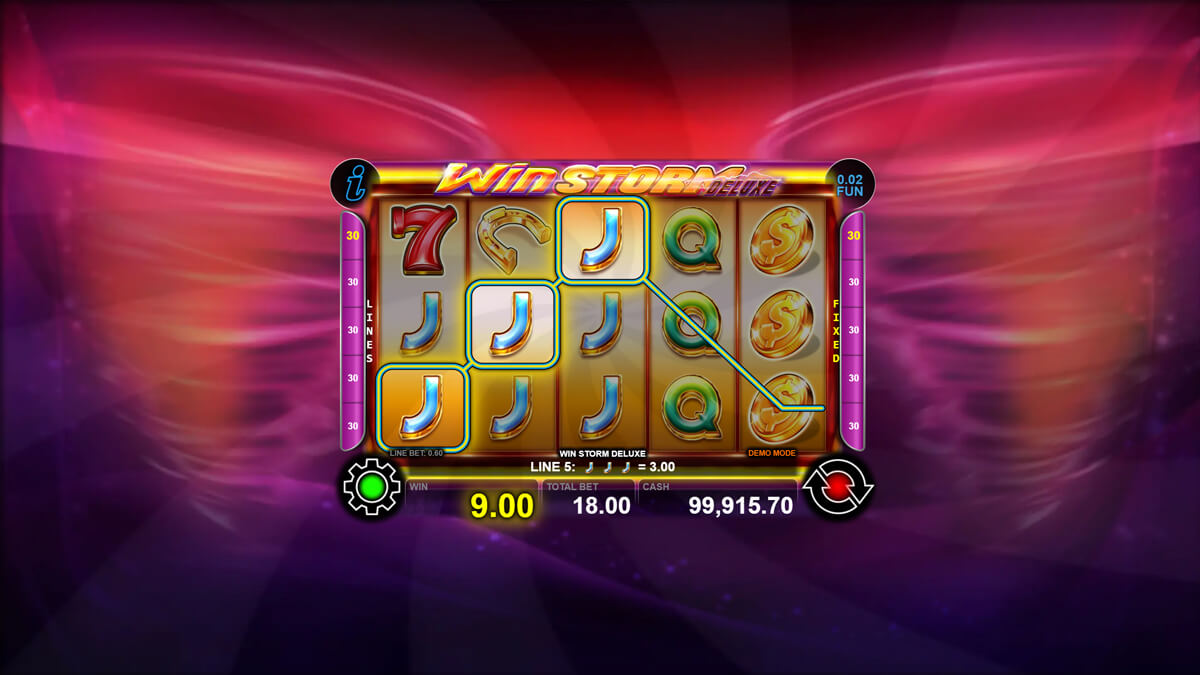
Task: Open the green gear settings
Action: click(371, 487)
